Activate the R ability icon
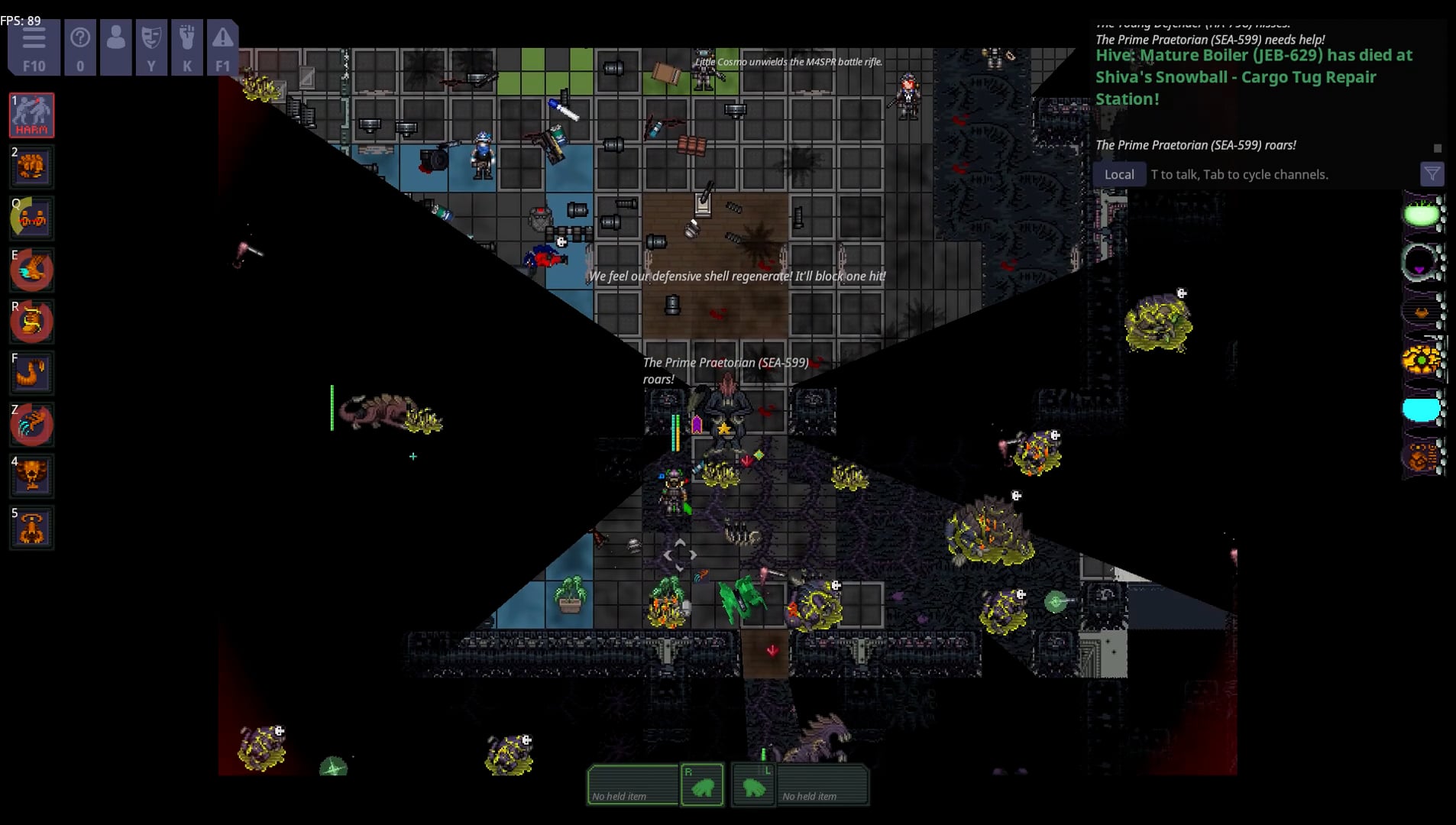This screenshot has height=825, width=1456. tap(31, 322)
